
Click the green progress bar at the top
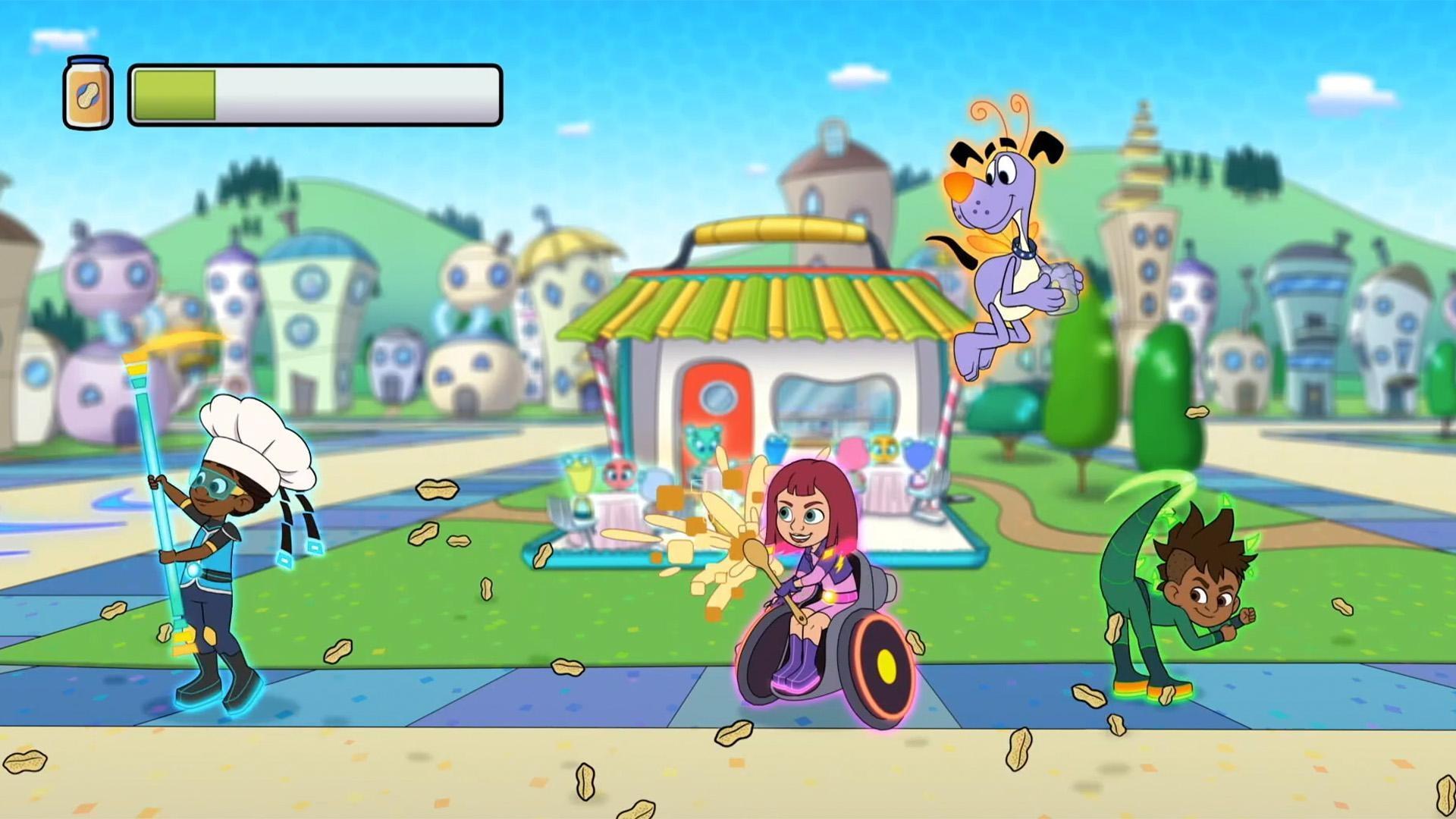pyautogui.click(x=174, y=95)
